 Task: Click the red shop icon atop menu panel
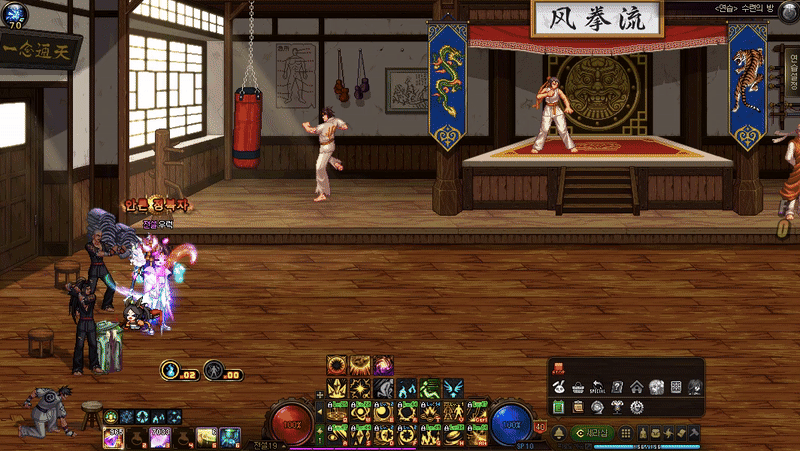point(557,368)
